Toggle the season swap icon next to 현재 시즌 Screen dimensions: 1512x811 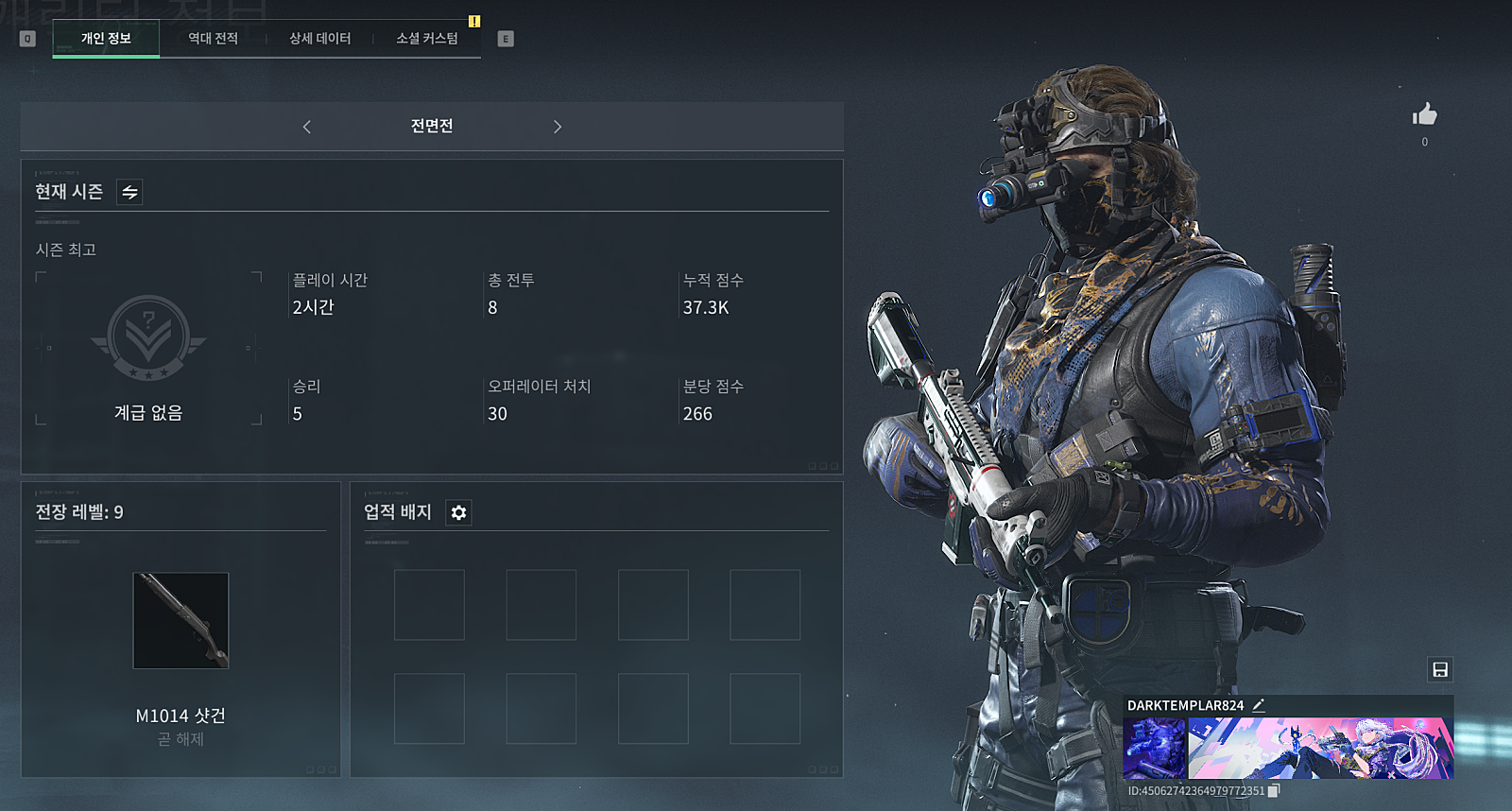(x=129, y=192)
